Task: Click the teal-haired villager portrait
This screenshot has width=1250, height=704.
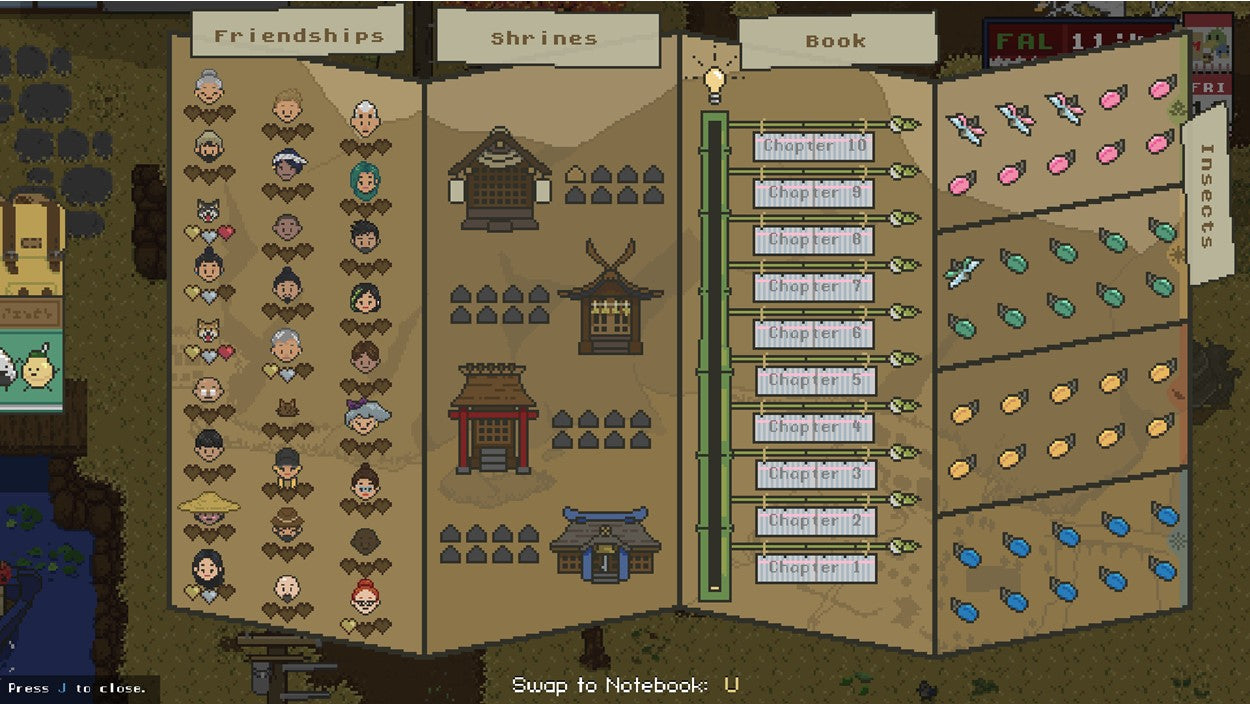Action: (x=365, y=181)
